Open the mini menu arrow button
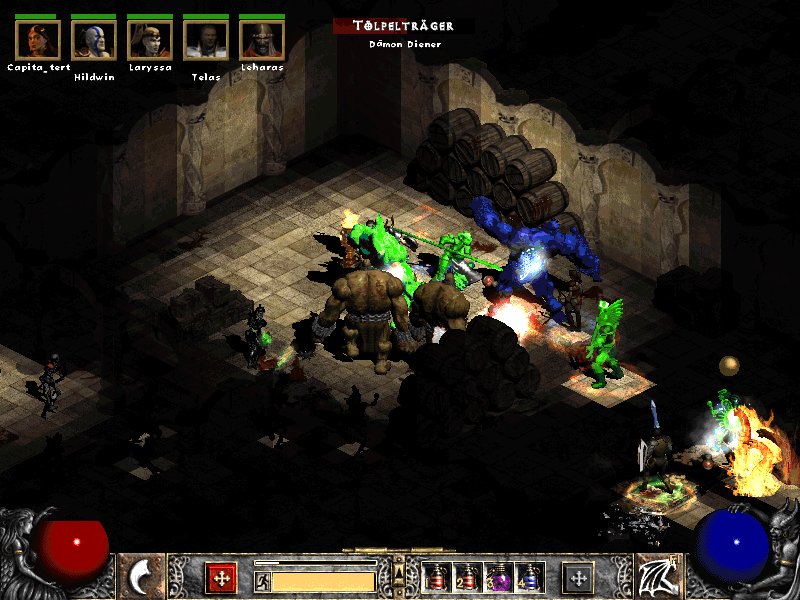800x600 pixels. pos(399,572)
